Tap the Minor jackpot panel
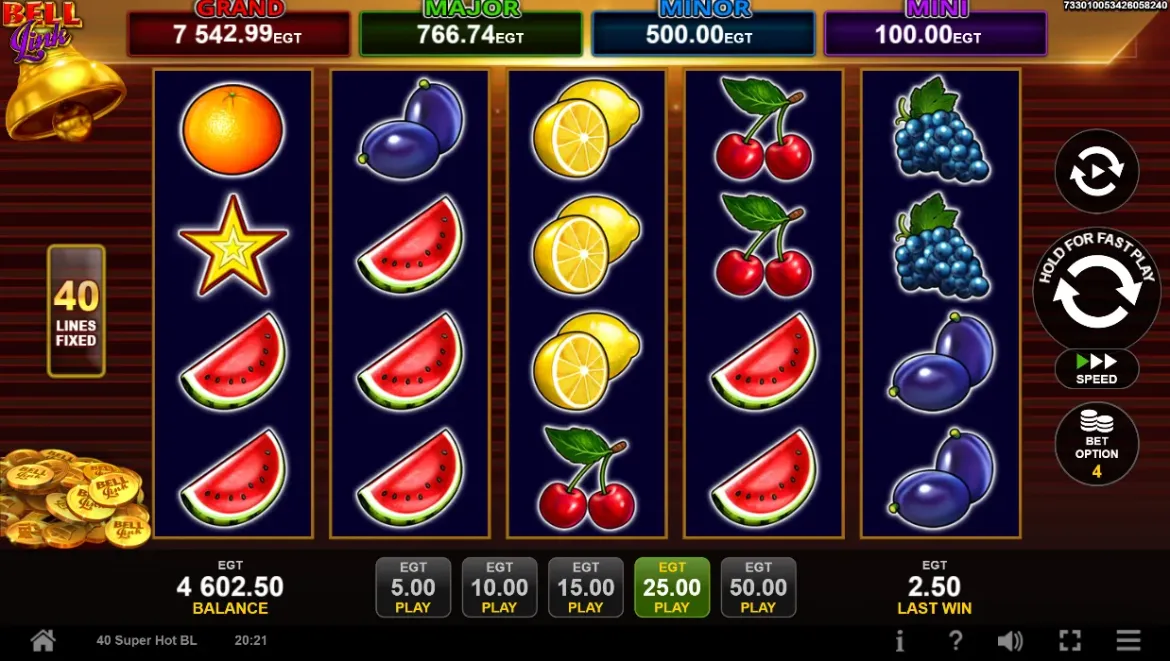Screen dimensions: 1170x661 click(703, 33)
